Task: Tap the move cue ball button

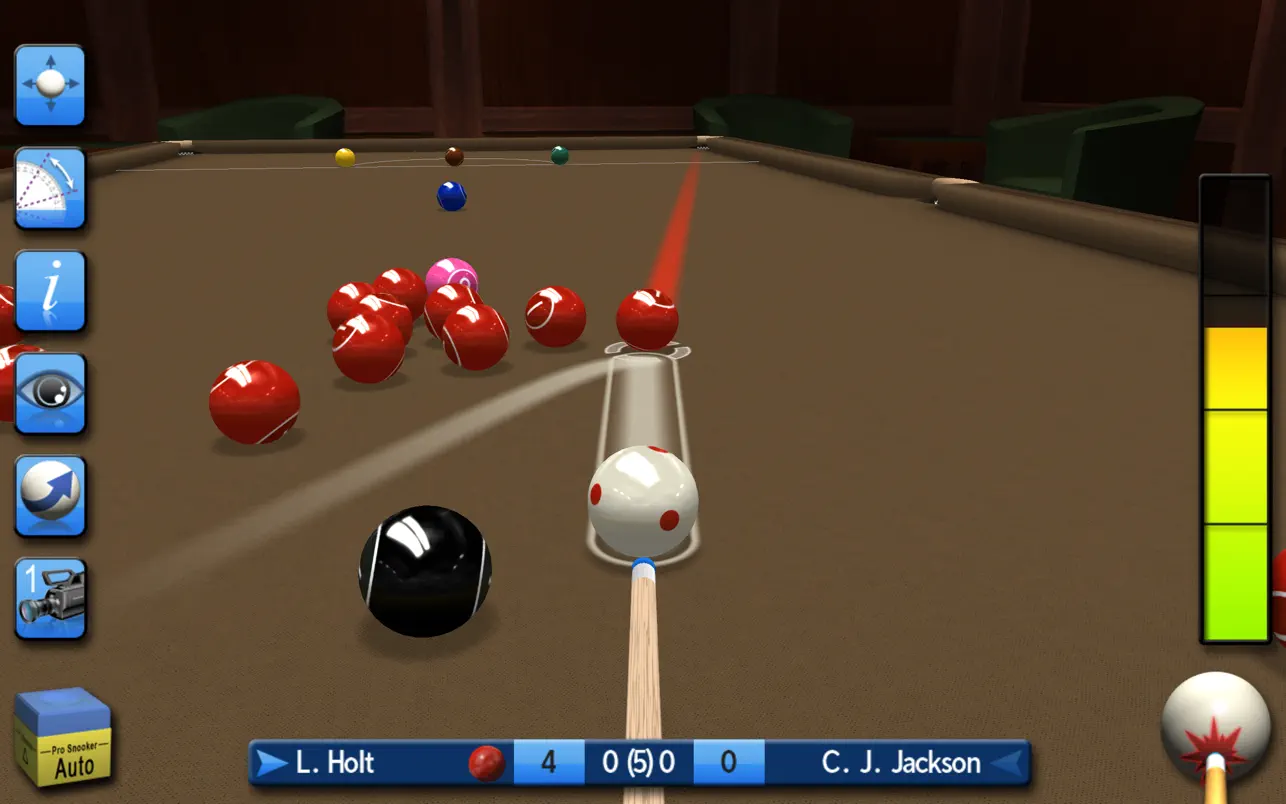Action: (x=50, y=85)
